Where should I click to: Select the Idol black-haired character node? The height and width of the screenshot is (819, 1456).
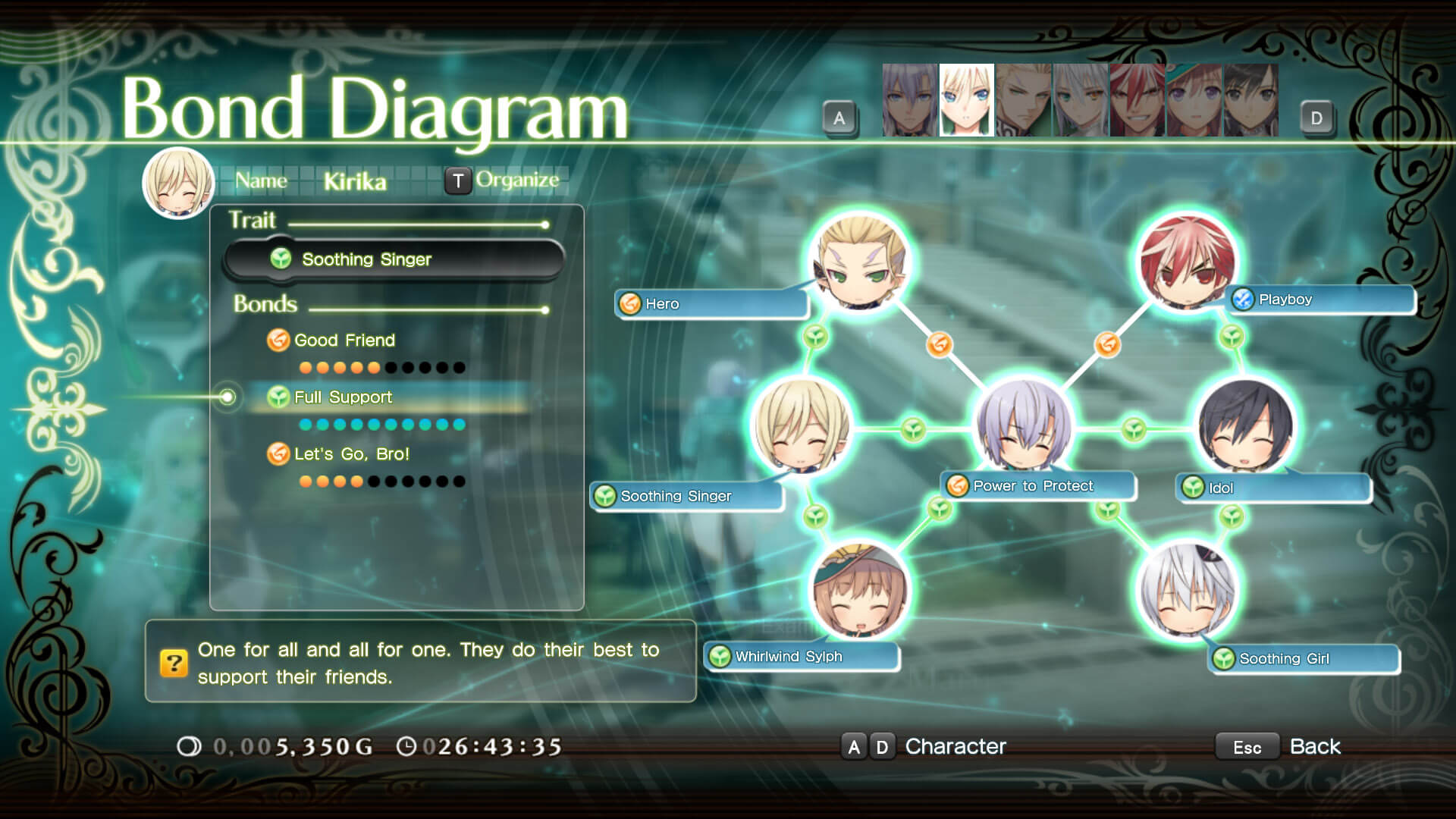(x=1244, y=426)
